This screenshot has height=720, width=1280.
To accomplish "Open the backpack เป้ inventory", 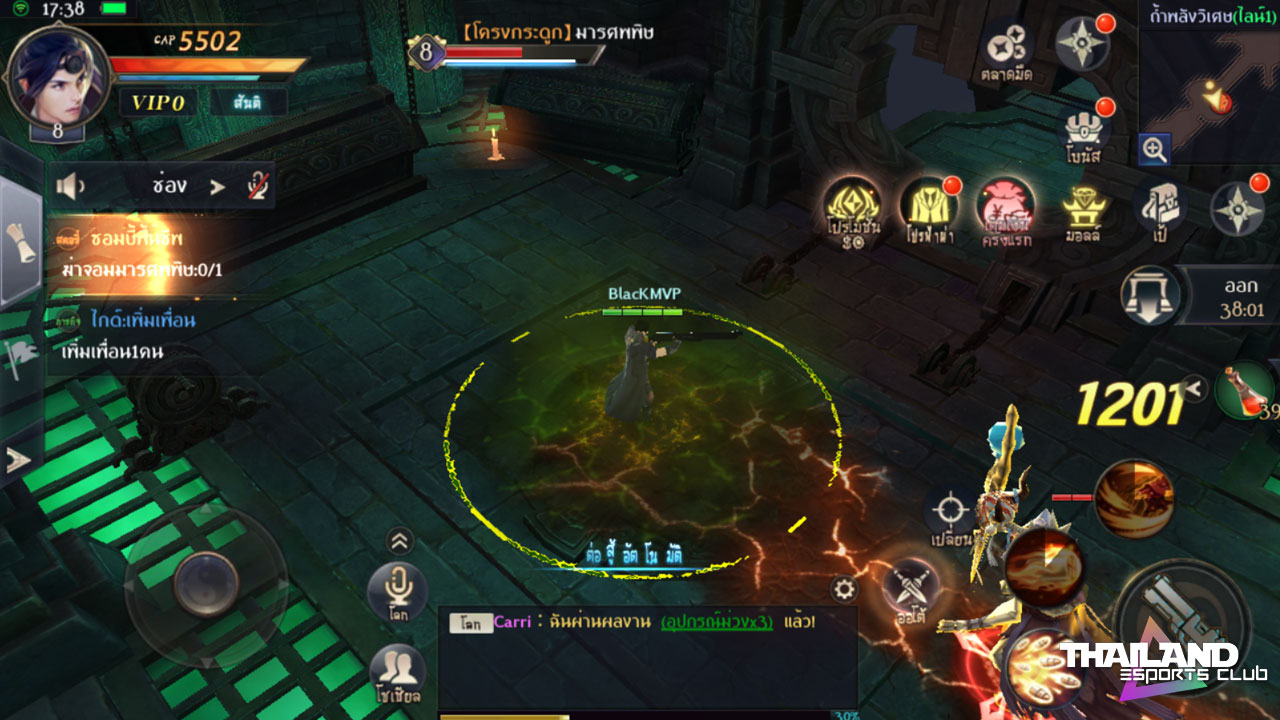I will (1160, 208).
